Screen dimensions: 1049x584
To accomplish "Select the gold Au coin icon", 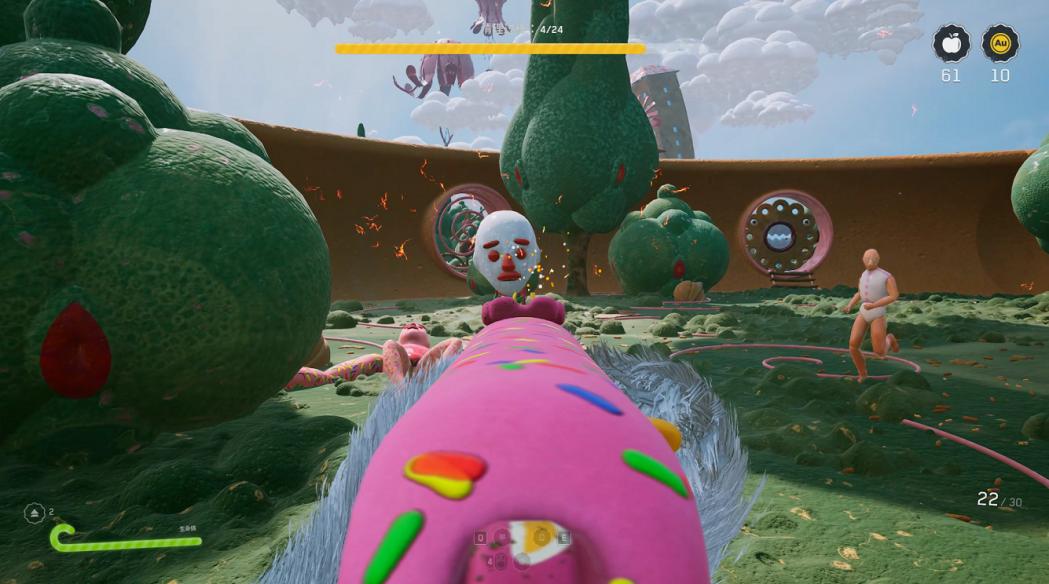I will (x=999, y=44).
